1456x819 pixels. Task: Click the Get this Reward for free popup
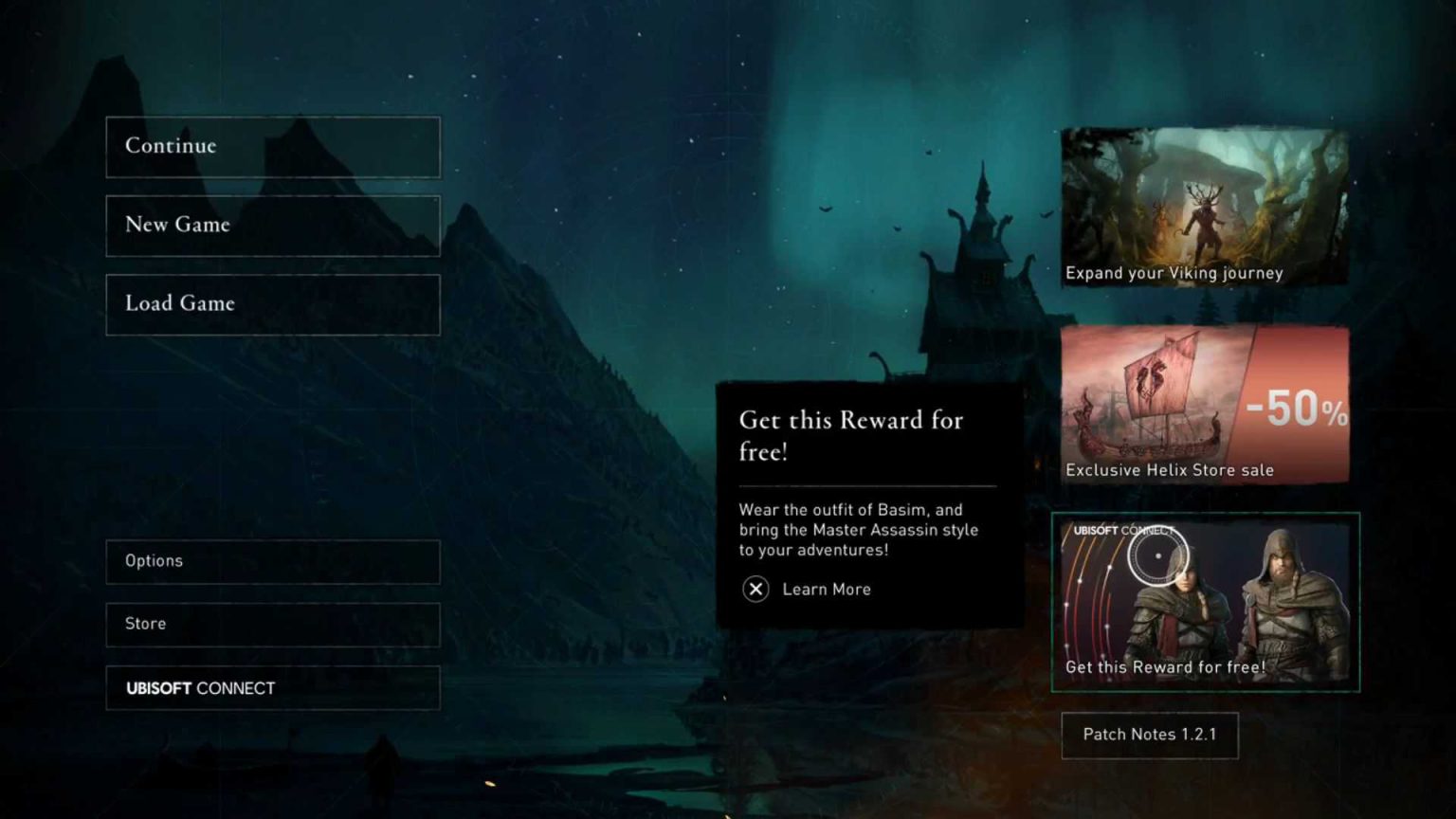[867, 502]
